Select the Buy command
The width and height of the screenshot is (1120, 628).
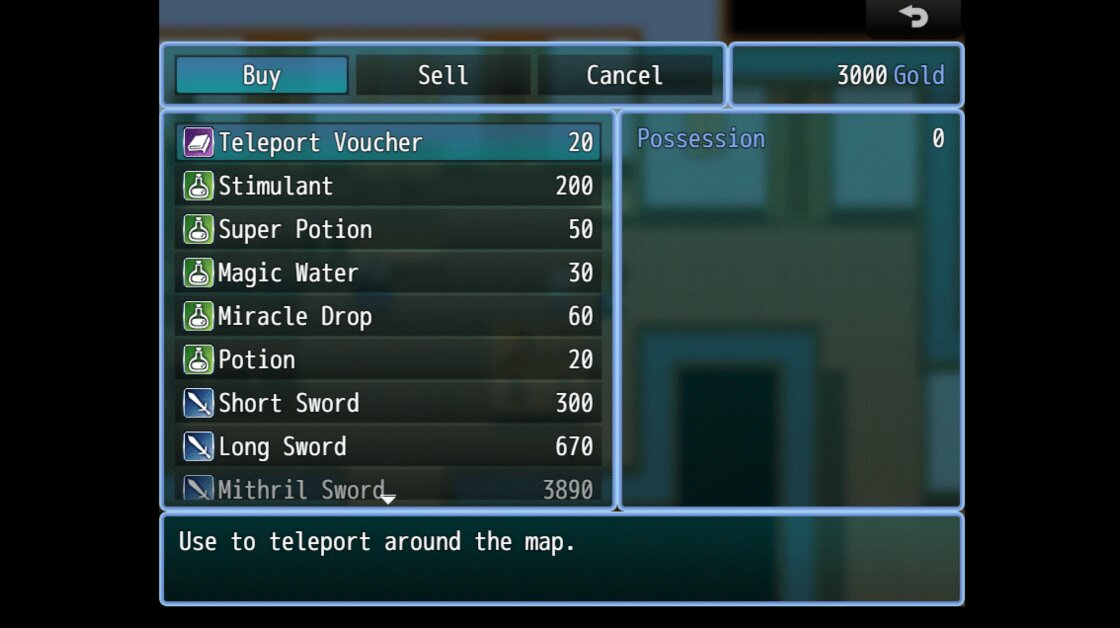click(x=262, y=76)
